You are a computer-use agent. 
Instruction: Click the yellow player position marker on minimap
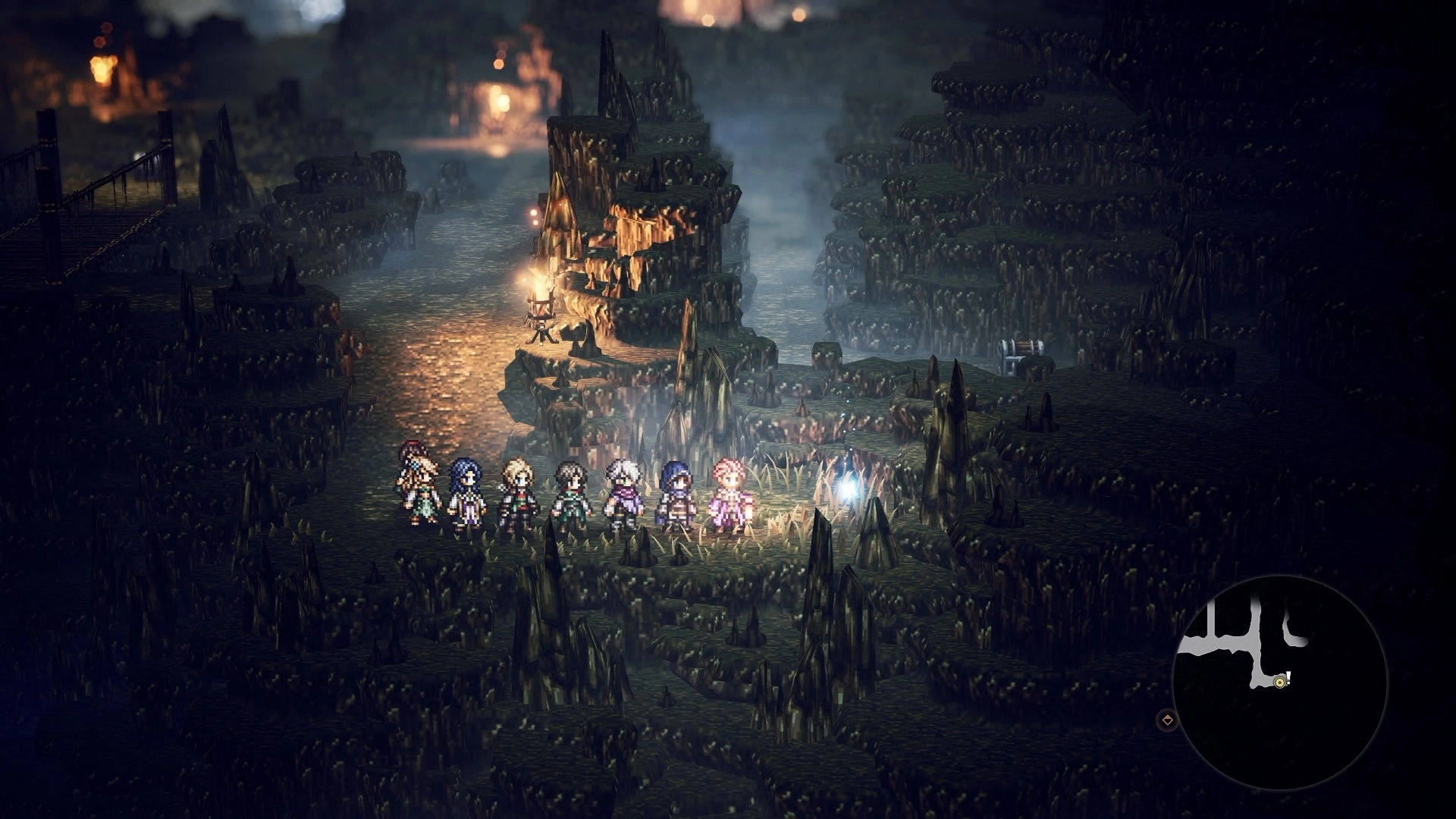1279,682
